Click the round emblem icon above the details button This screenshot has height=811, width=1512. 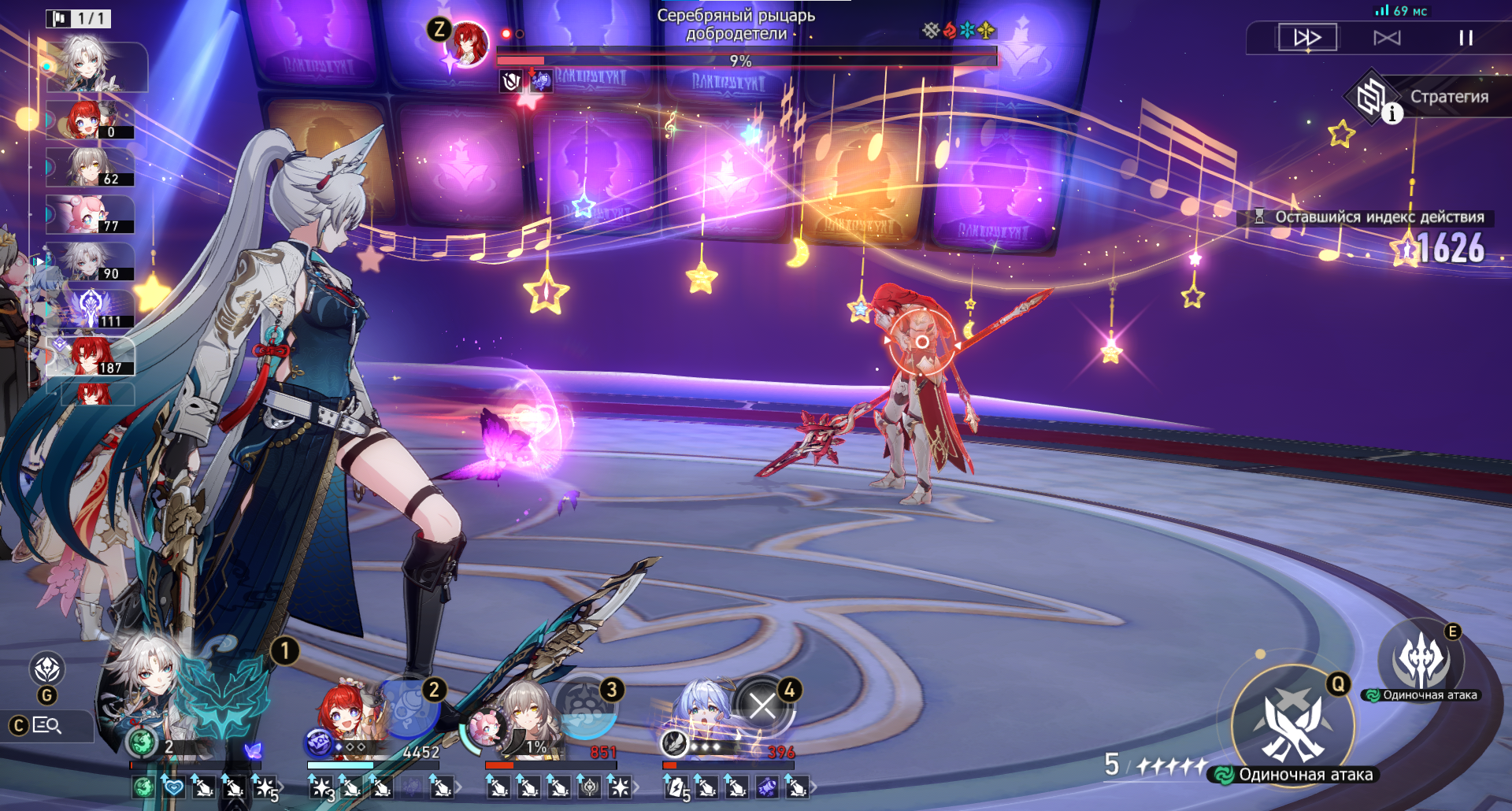click(47, 669)
